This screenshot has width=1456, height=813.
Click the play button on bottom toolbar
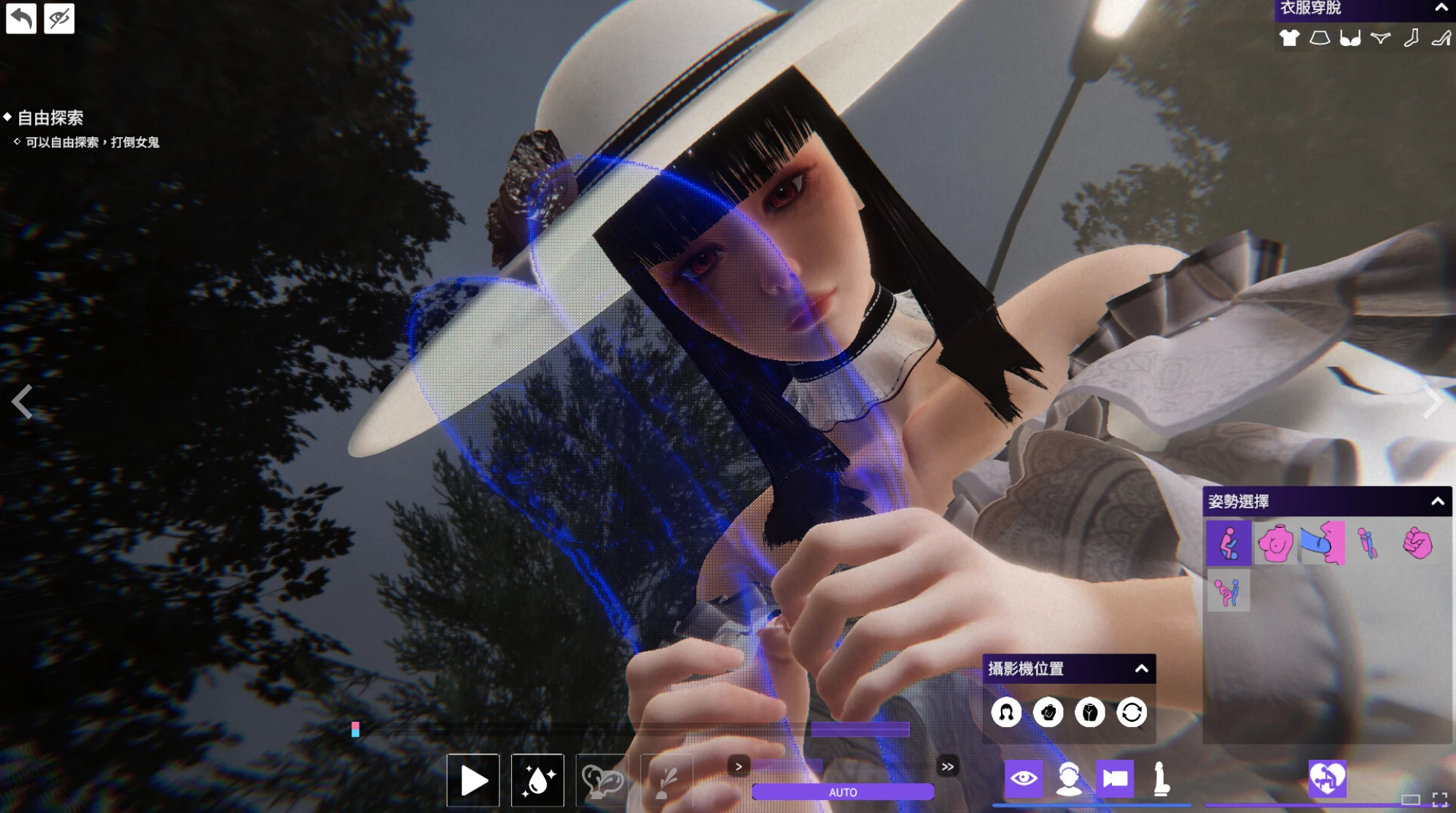coord(473,779)
